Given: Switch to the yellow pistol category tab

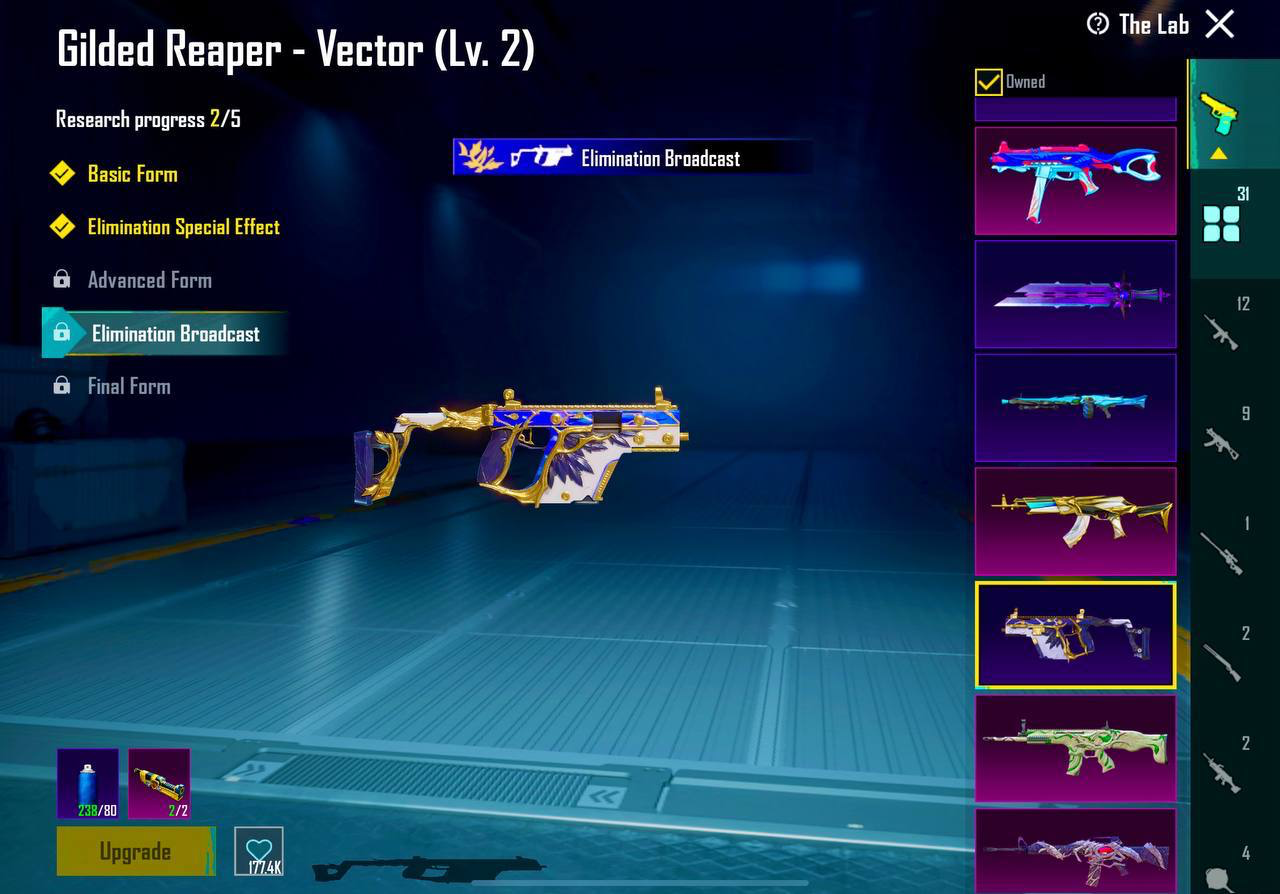Looking at the screenshot, I should point(1218,115).
